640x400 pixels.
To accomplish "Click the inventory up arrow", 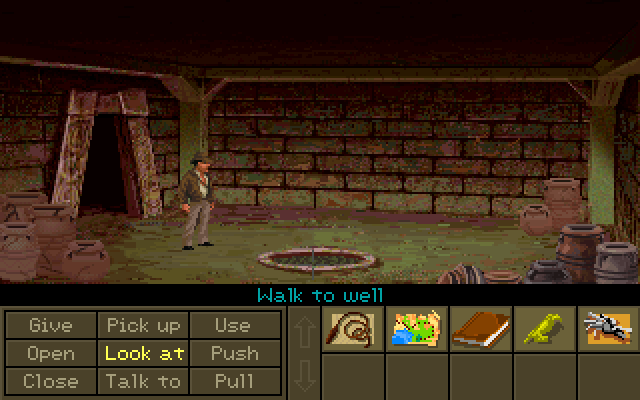I will [x=303, y=331].
